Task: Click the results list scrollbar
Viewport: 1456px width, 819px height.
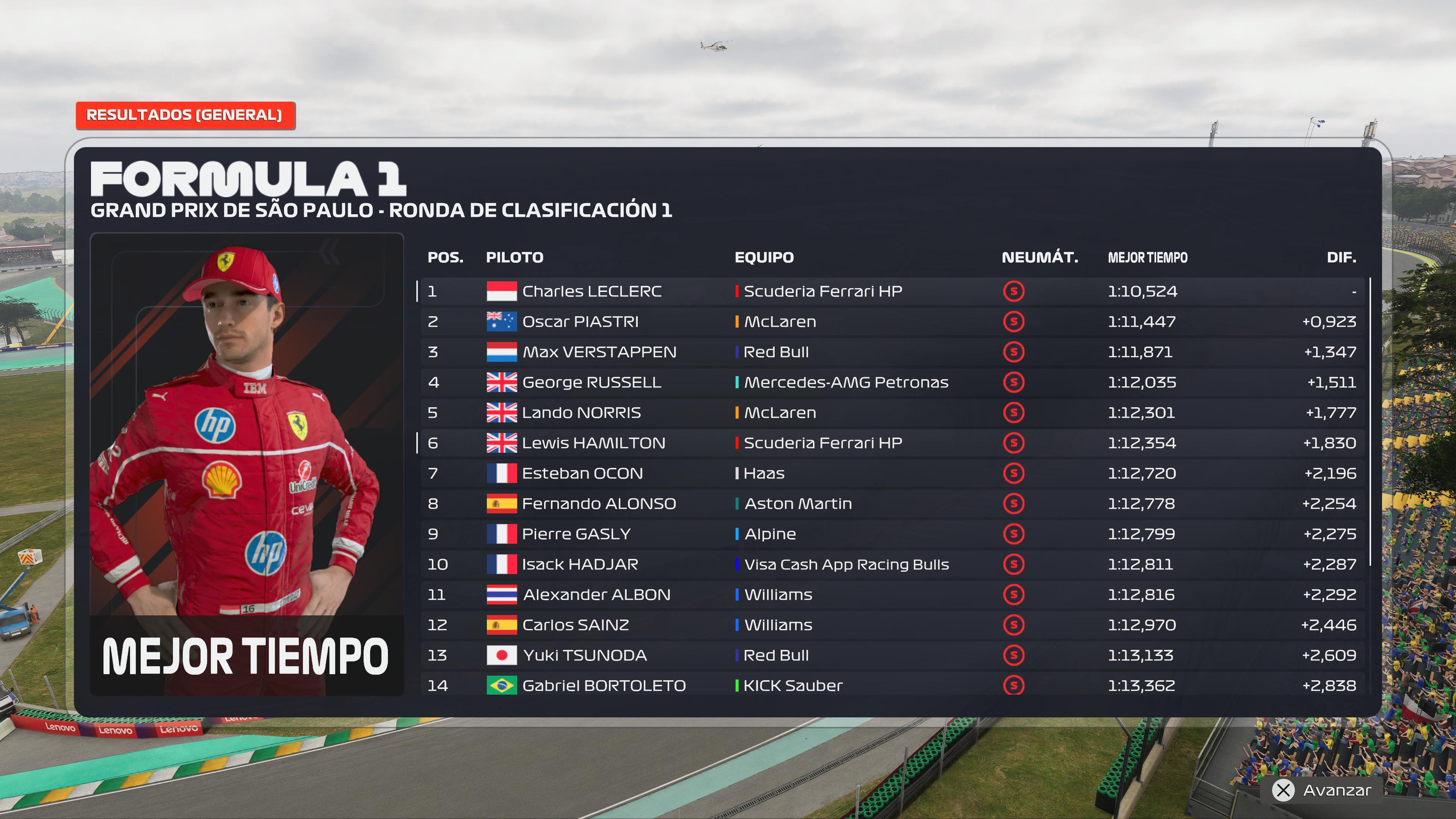Action: coord(1370,421)
